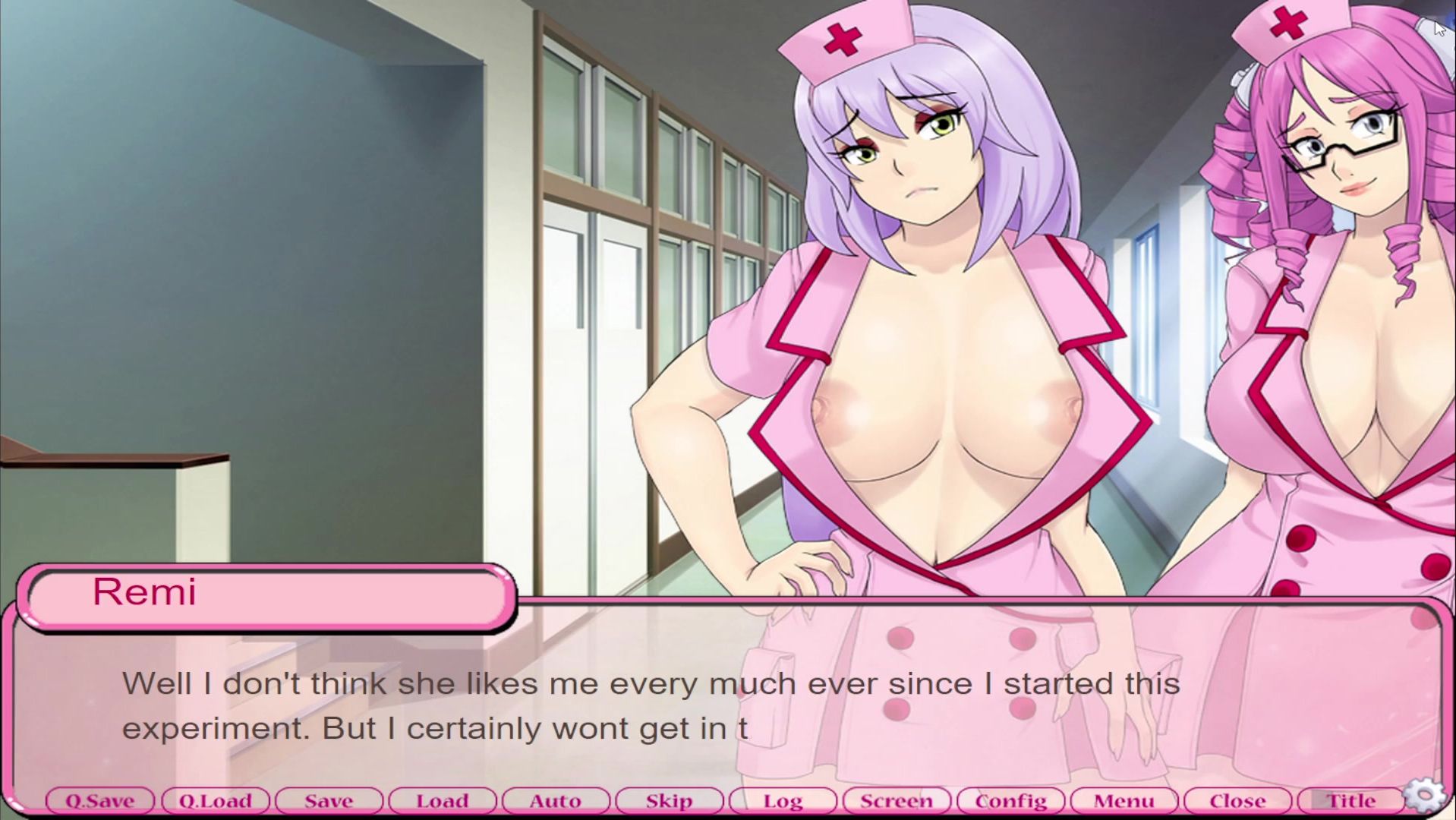Show the dialogue Log
This screenshot has width=1456, height=820.
coord(783,800)
